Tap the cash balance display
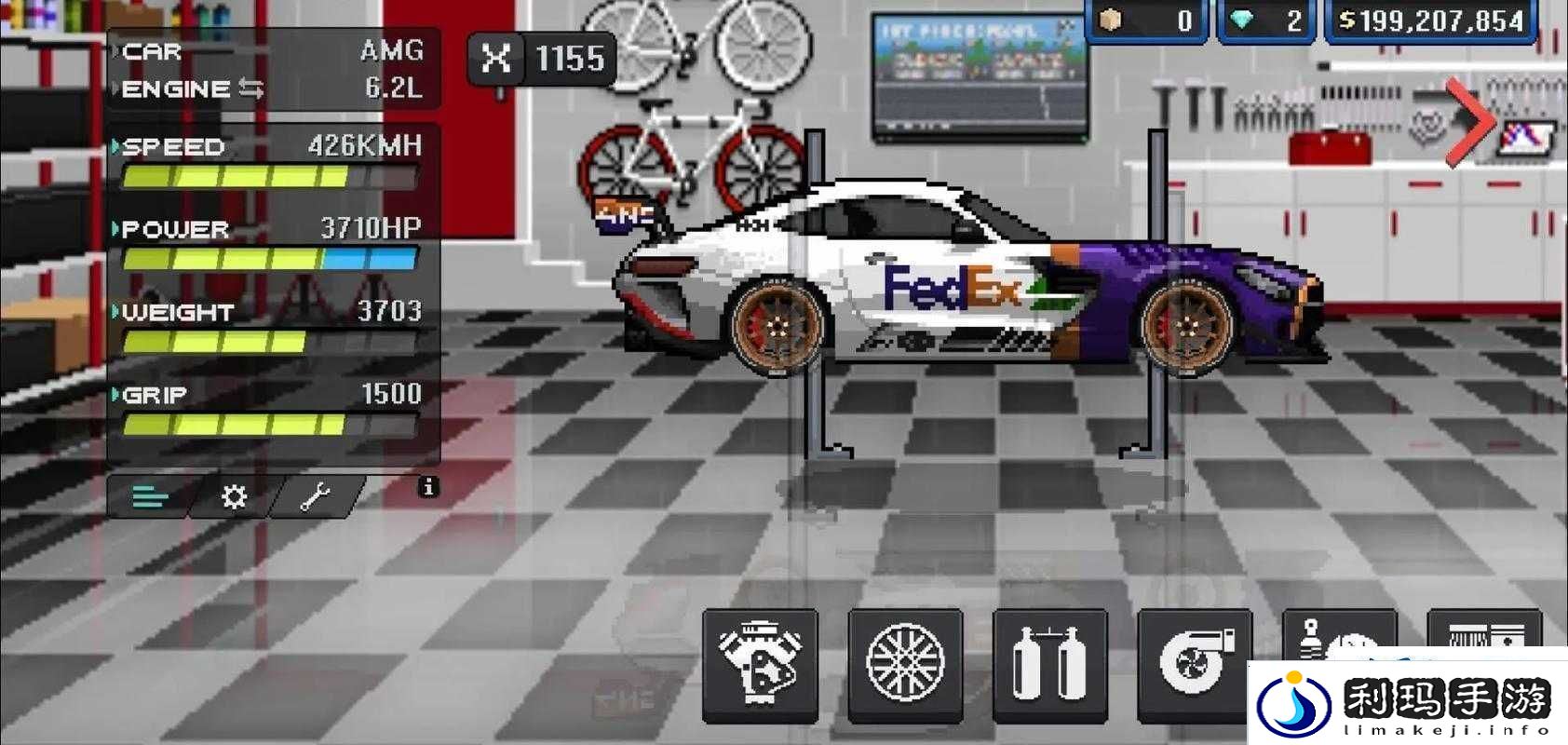Image resolution: width=1568 pixels, height=745 pixels. pyautogui.click(x=1430, y=21)
